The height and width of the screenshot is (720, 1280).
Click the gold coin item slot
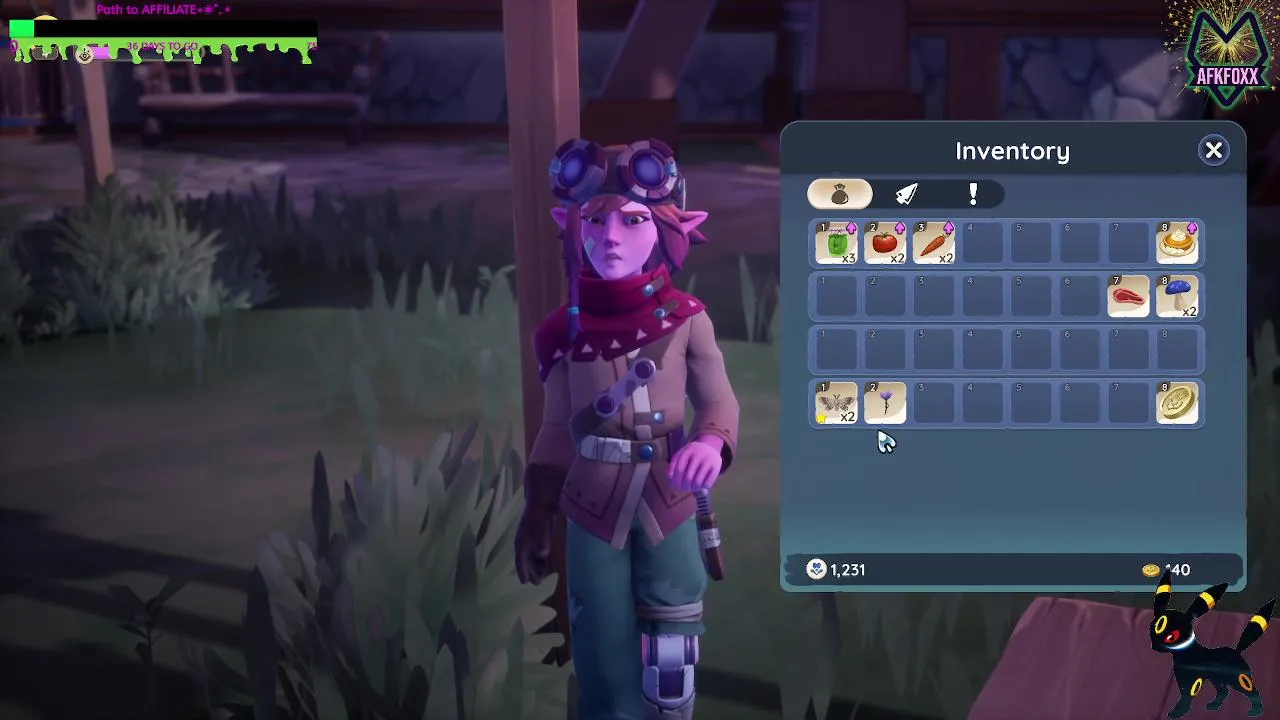point(1177,404)
